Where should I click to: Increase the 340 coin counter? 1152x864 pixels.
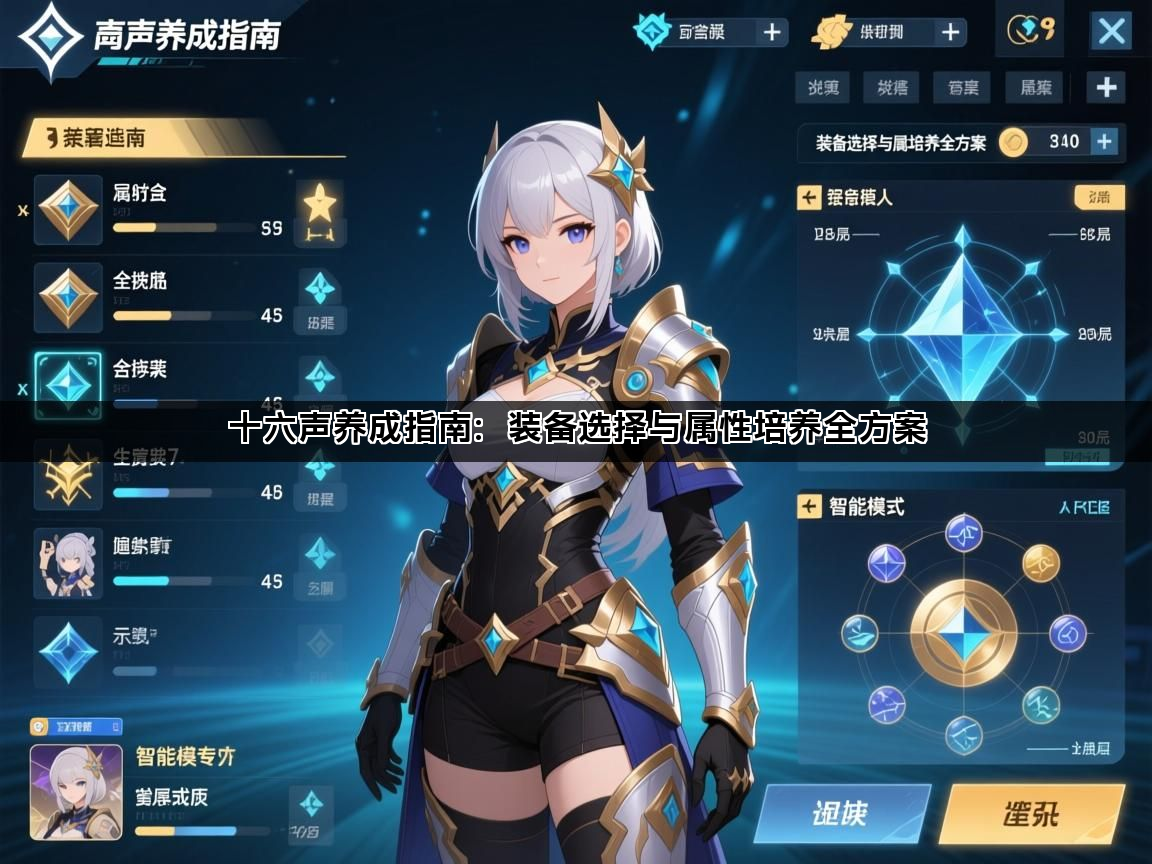1104,142
